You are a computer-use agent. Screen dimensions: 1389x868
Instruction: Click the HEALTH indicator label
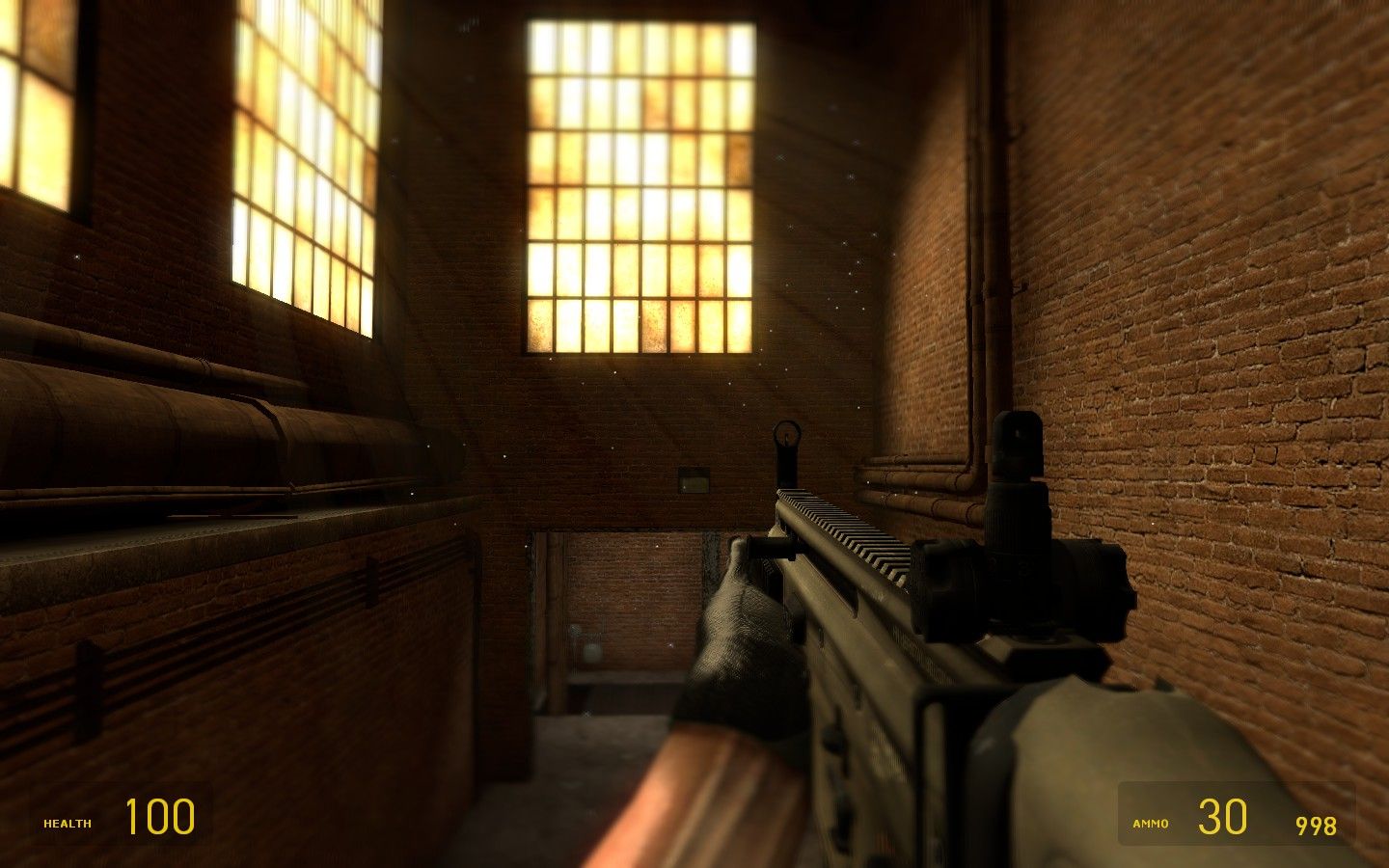(x=64, y=823)
